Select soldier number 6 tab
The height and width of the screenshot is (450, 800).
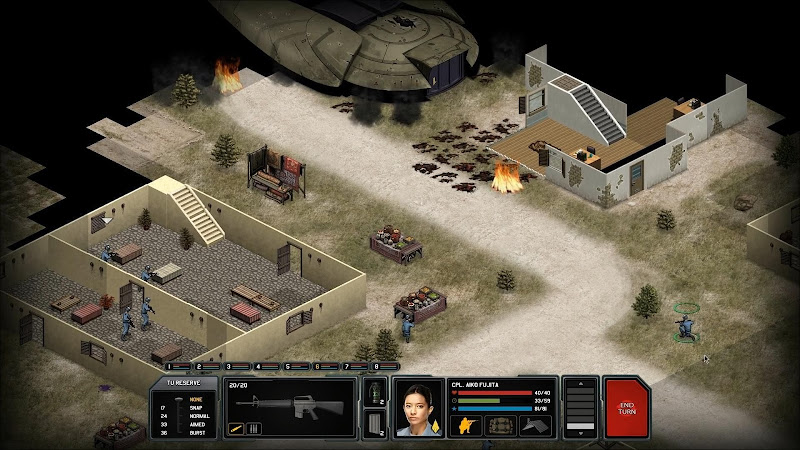tap(318, 367)
